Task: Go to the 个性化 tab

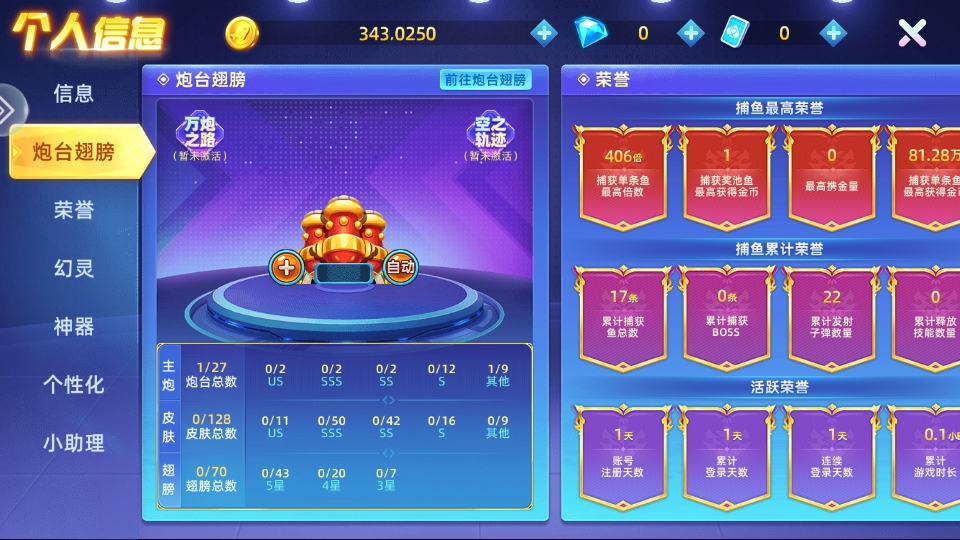Action: click(x=74, y=384)
